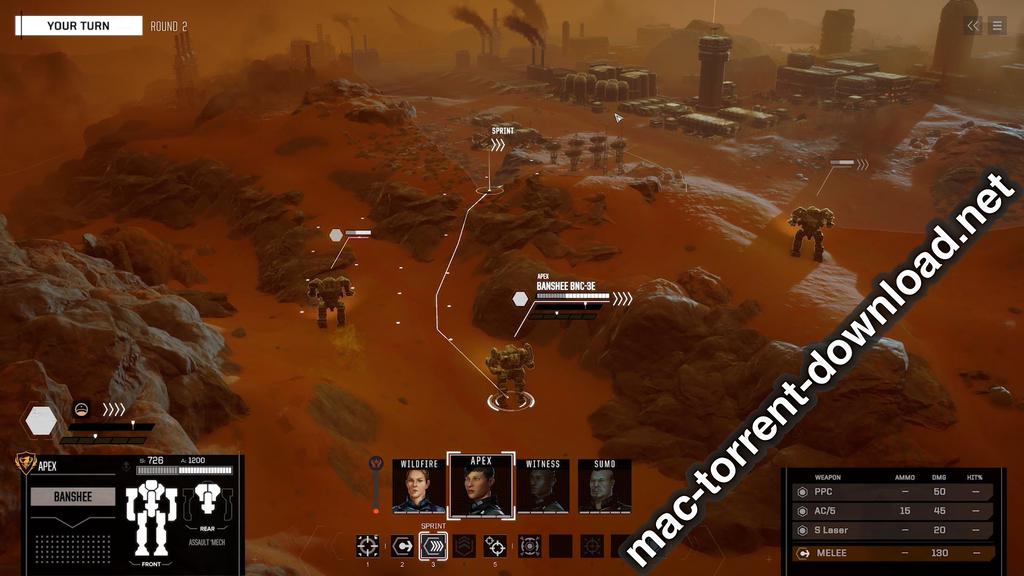
Task: Activate the Sprint action
Action: [x=433, y=545]
